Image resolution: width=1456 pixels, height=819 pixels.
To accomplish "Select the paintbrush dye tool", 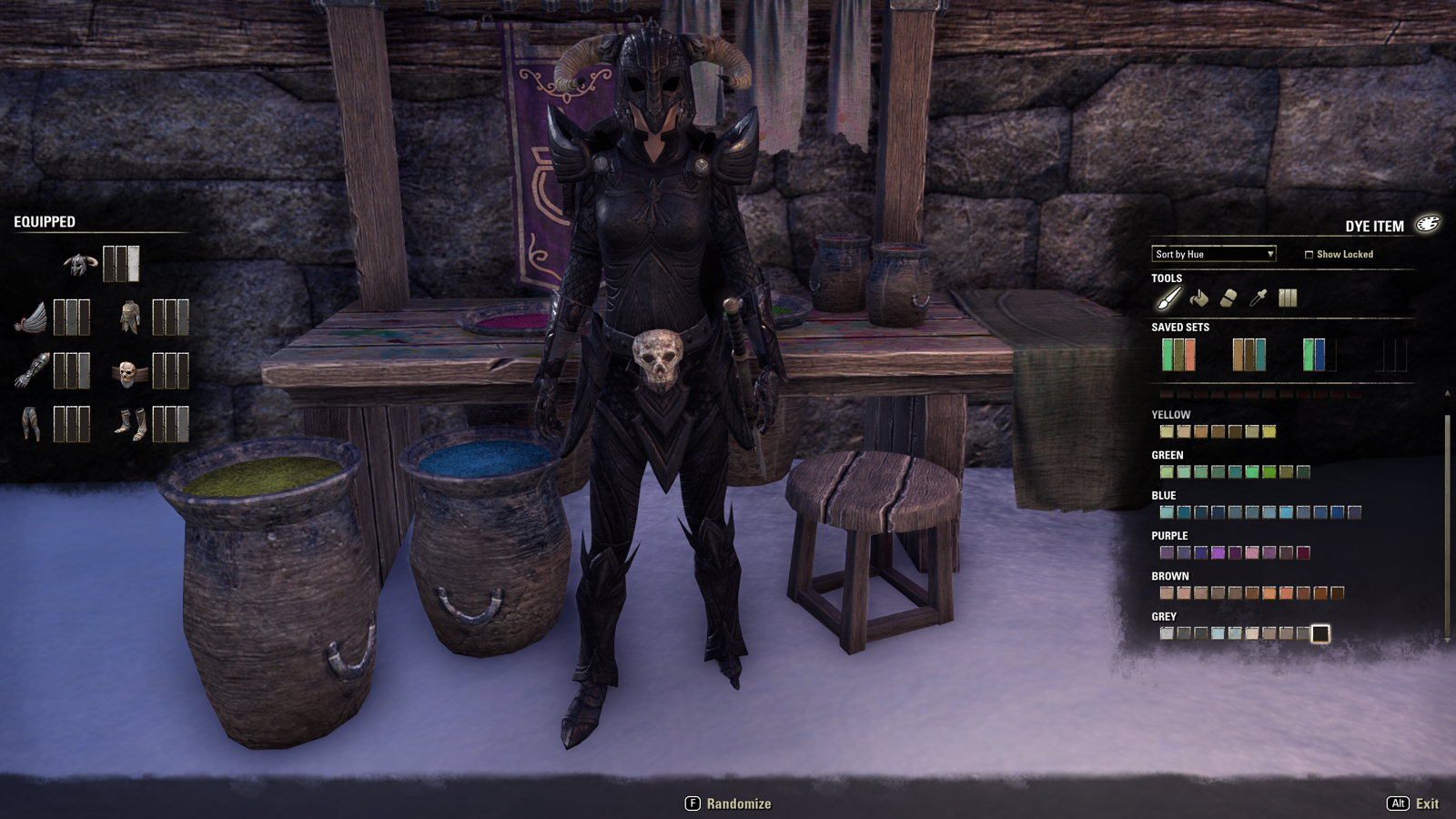I will point(1168,298).
